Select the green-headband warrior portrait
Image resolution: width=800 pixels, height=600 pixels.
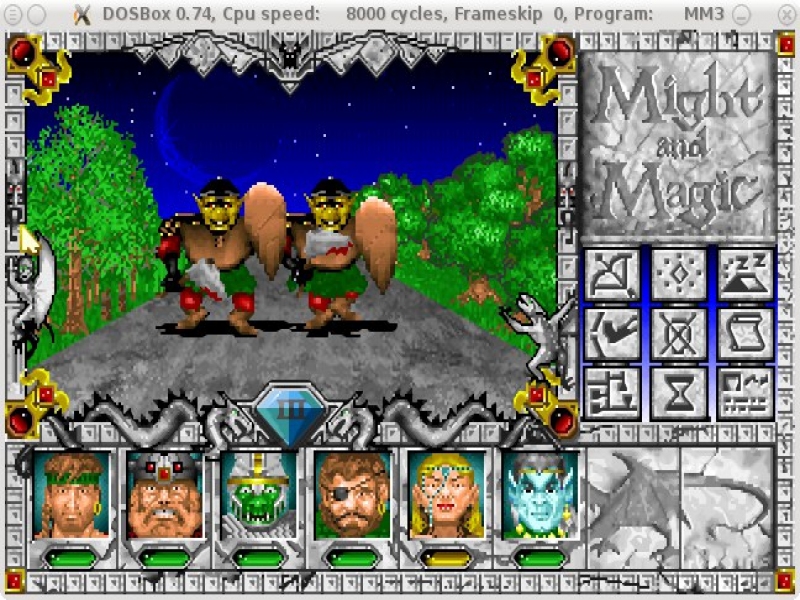pyautogui.click(x=70, y=494)
